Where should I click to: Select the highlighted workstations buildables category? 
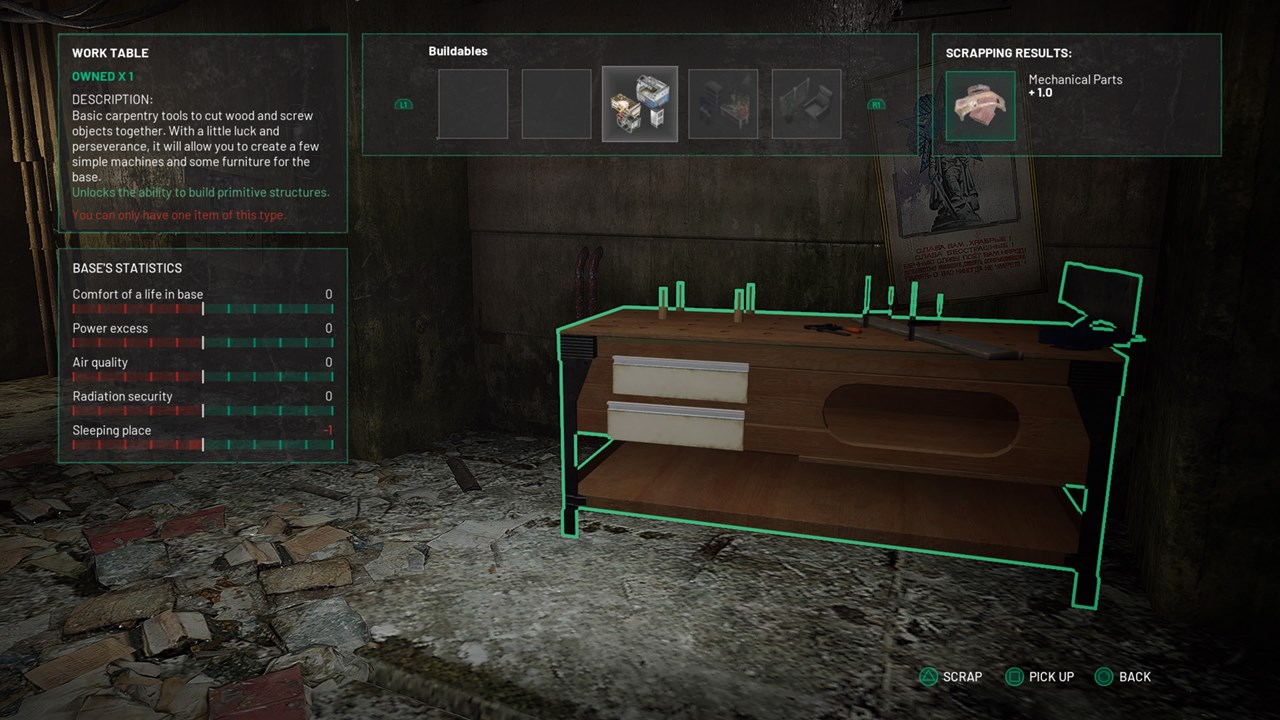pos(640,104)
